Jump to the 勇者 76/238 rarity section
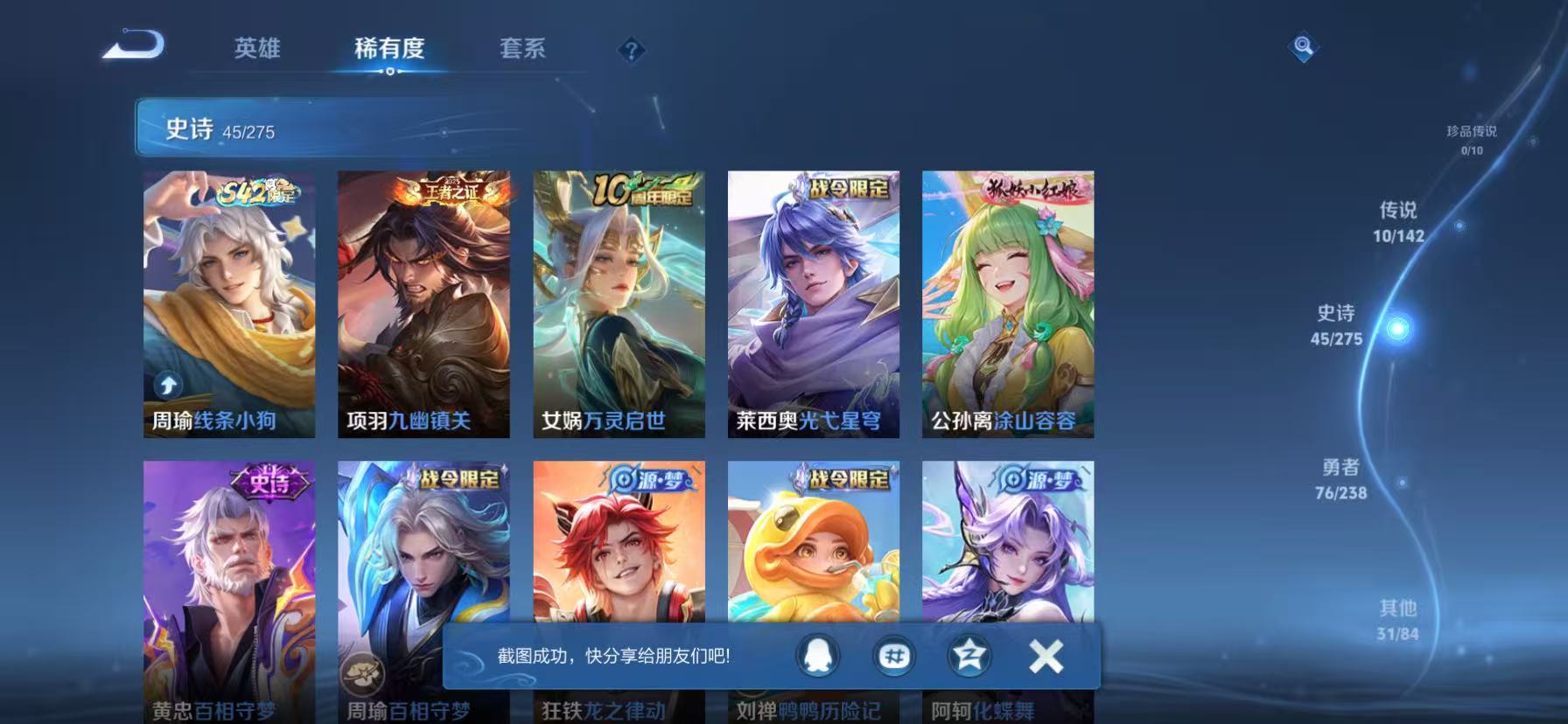1568x724 pixels. click(x=1341, y=478)
